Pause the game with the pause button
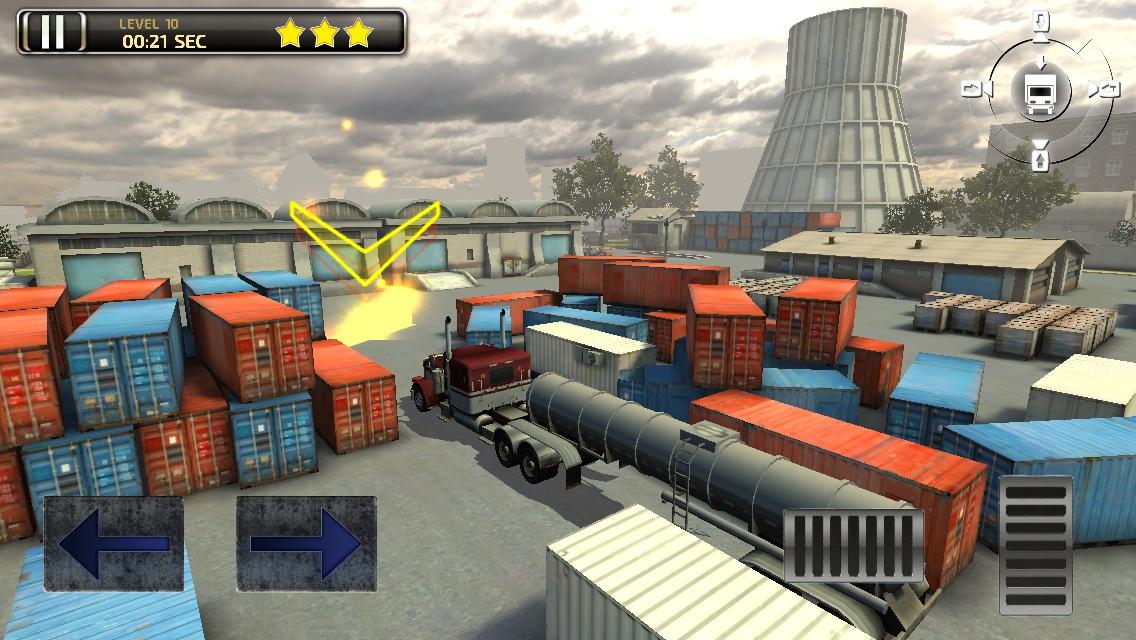 [52, 32]
